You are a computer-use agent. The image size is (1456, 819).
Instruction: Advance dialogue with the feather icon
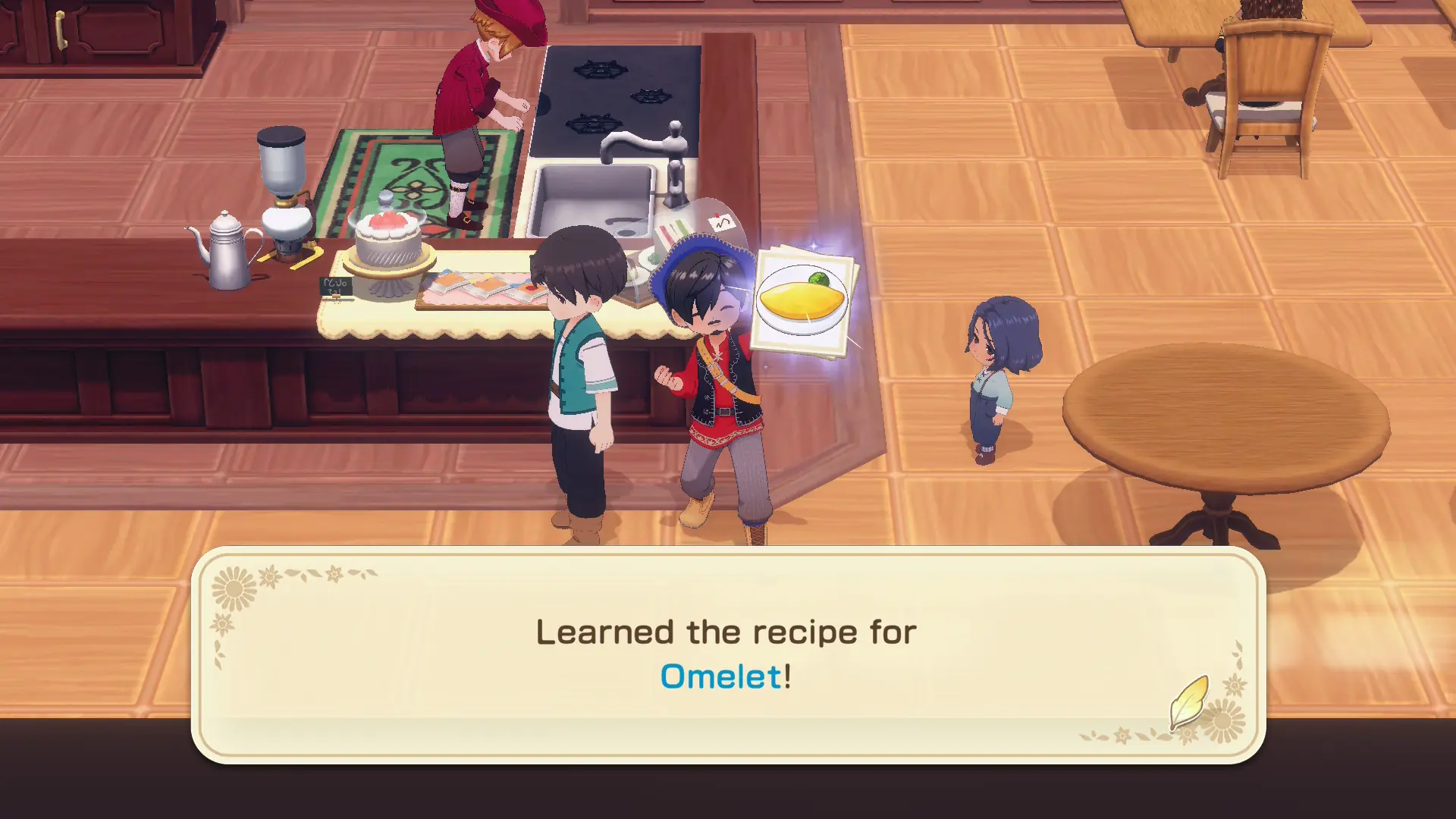(x=1188, y=701)
